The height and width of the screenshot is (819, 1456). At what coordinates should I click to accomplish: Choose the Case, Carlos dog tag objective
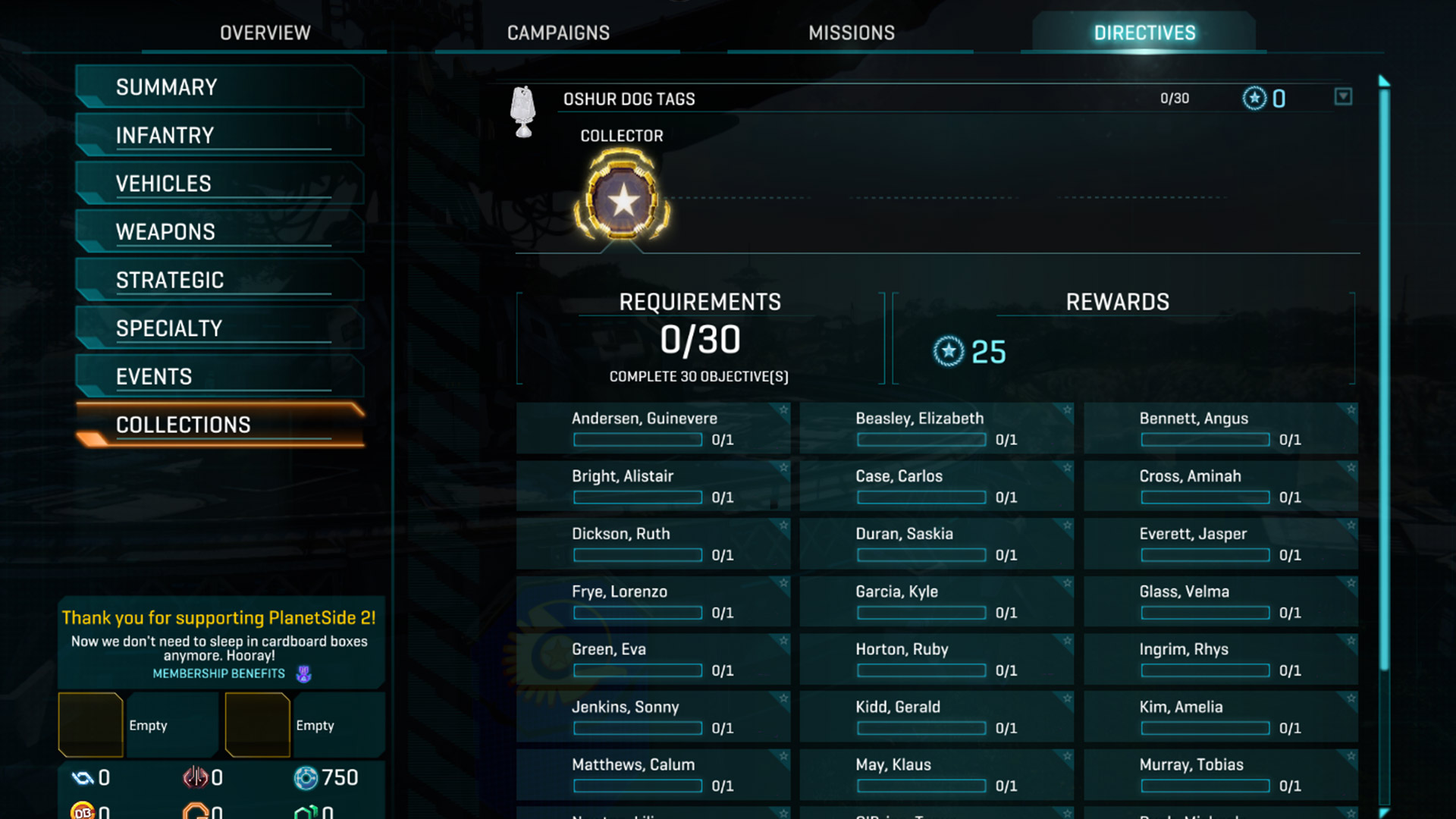point(937,486)
